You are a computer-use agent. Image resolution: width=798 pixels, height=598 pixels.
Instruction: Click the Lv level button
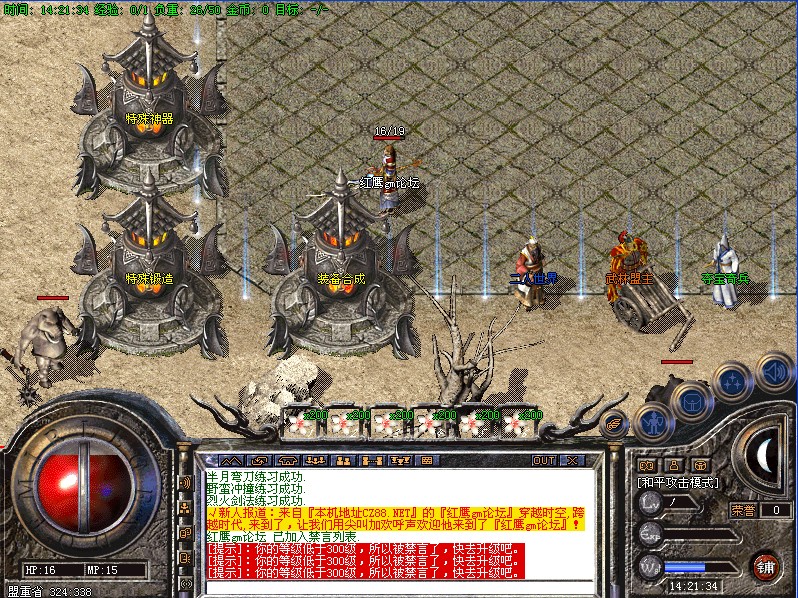point(649,507)
